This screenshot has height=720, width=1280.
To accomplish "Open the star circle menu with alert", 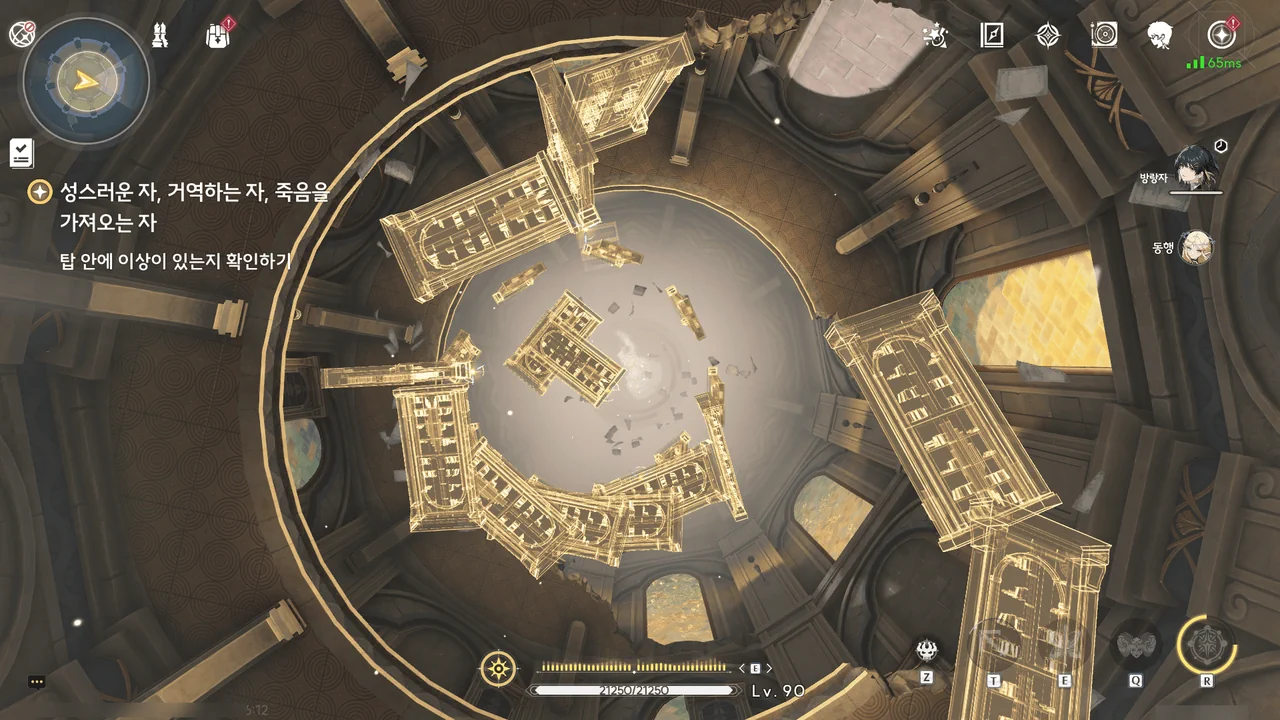I will (1221, 35).
